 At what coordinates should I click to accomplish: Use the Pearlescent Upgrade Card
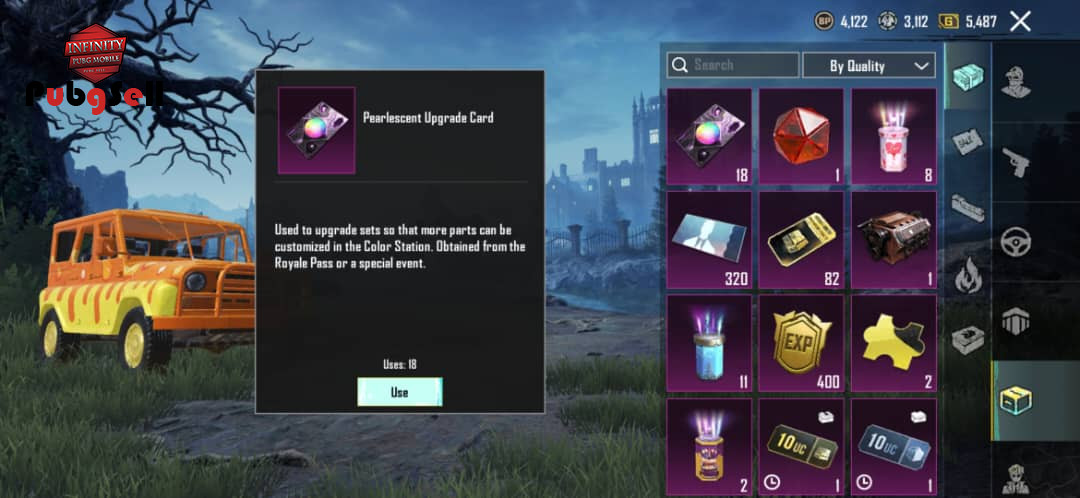pos(399,392)
